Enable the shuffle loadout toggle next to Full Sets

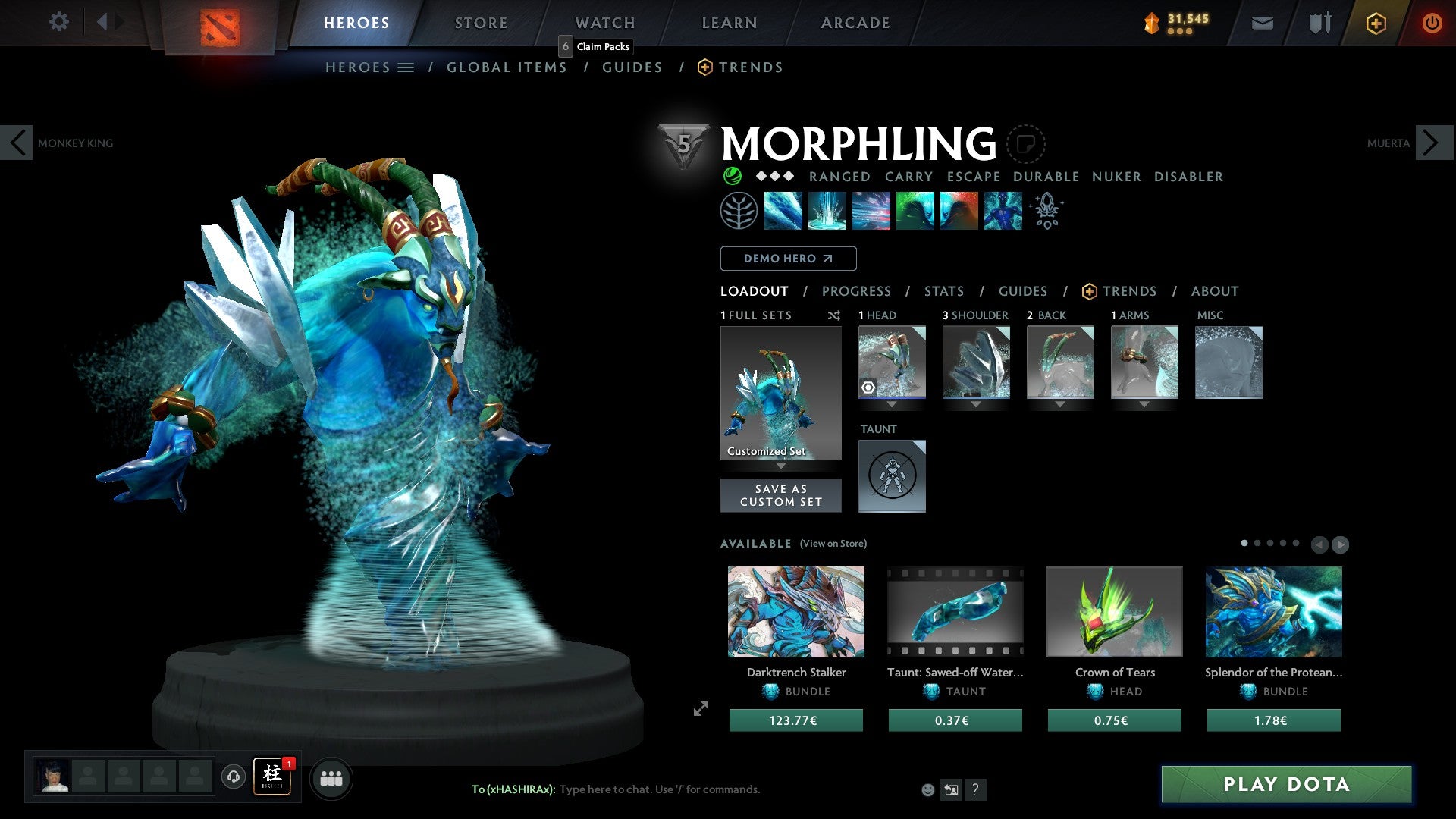pos(834,315)
